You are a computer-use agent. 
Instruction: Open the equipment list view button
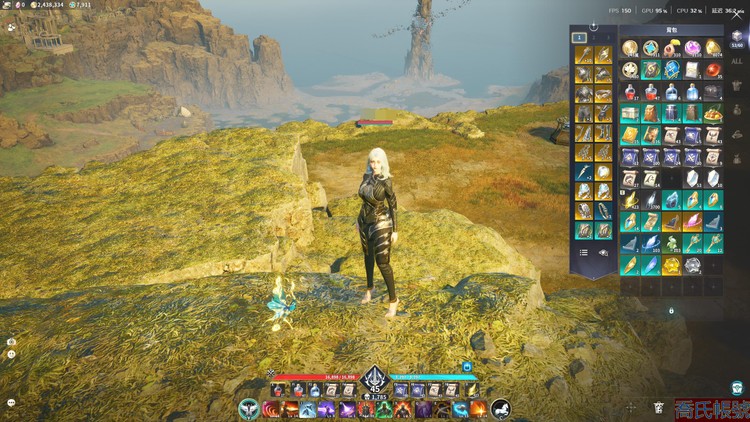583,253
